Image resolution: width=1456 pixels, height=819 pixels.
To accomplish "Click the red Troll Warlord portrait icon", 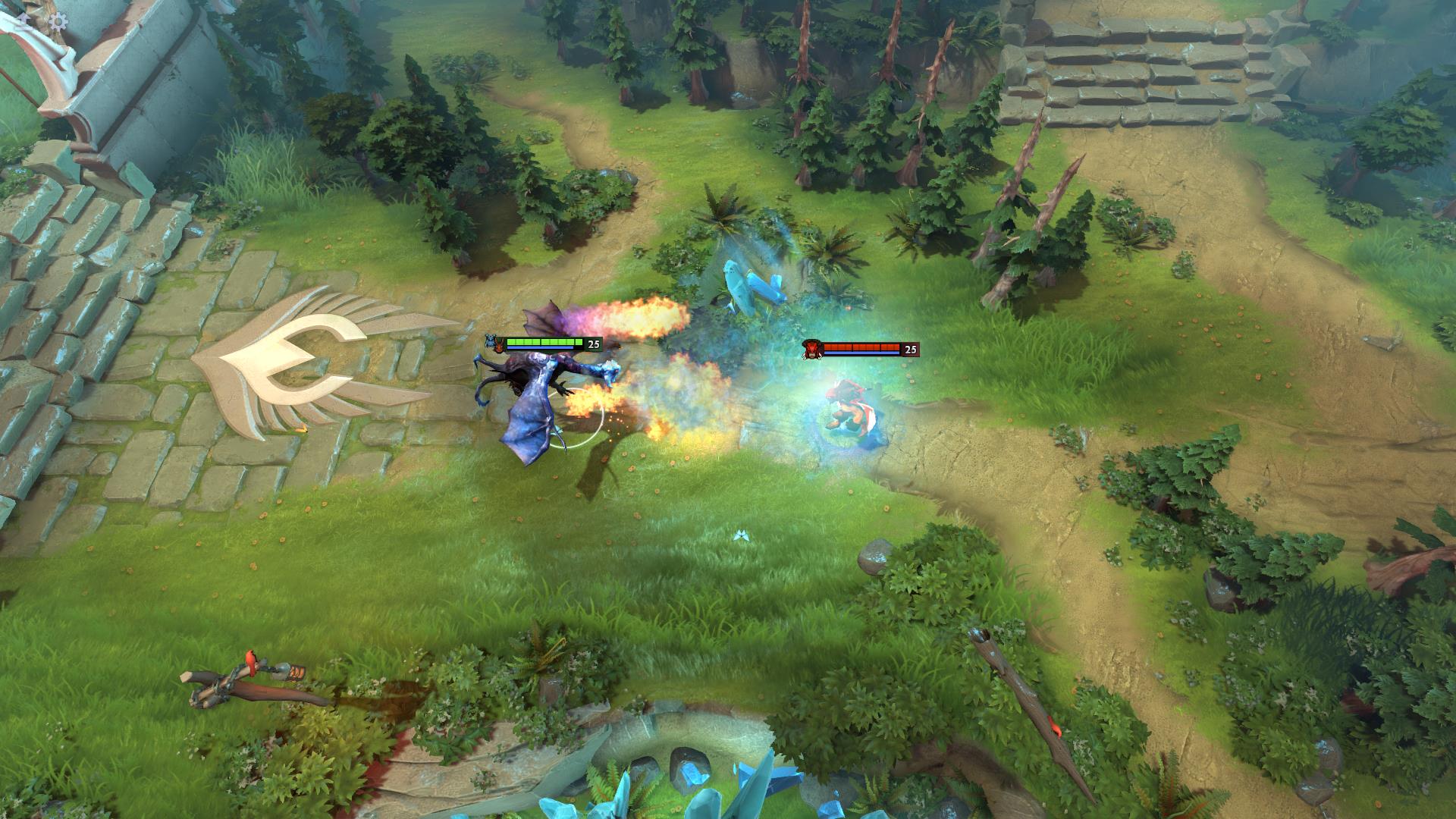I will pyautogui.click(x=811, y=349).
